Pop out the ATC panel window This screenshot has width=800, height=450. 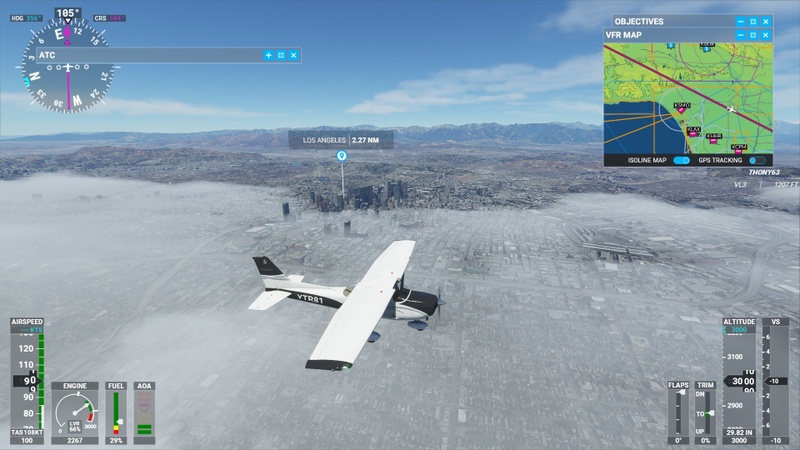pyautogui.click(x=281, y=55)
